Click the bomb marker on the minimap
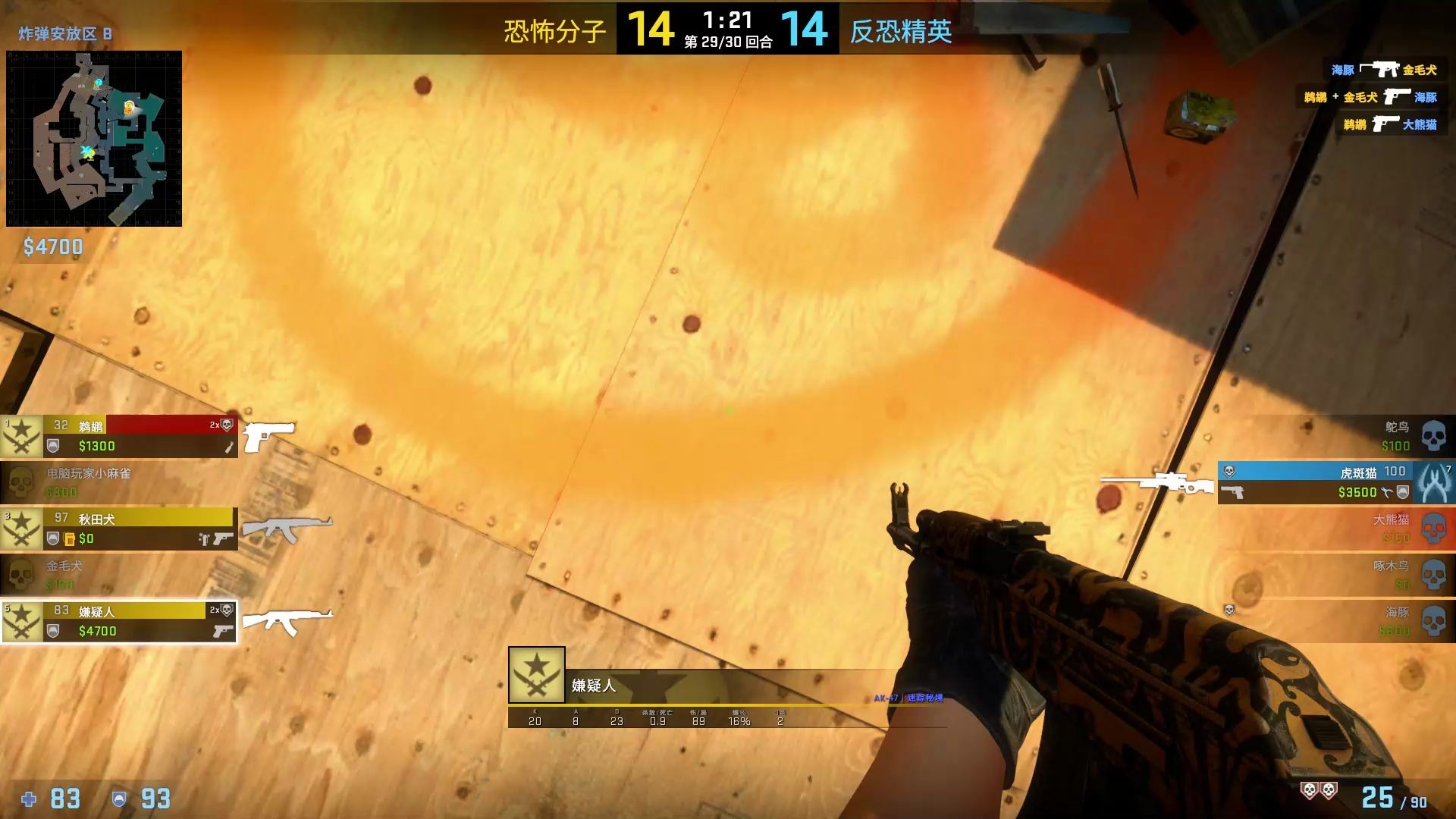This screenshot has height=819, width=1456. point(129,106)
